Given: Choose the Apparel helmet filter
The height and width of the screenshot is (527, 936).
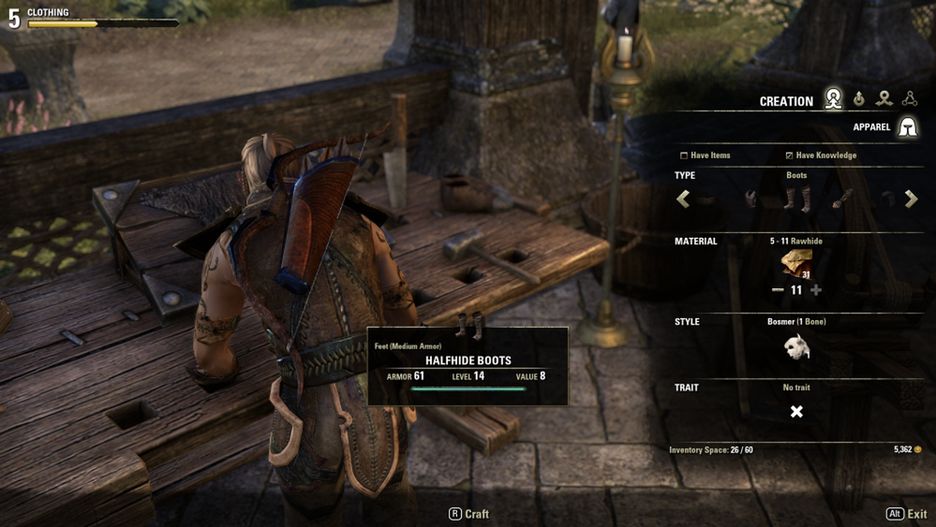Looking at the screenshot, I should 907,127.
